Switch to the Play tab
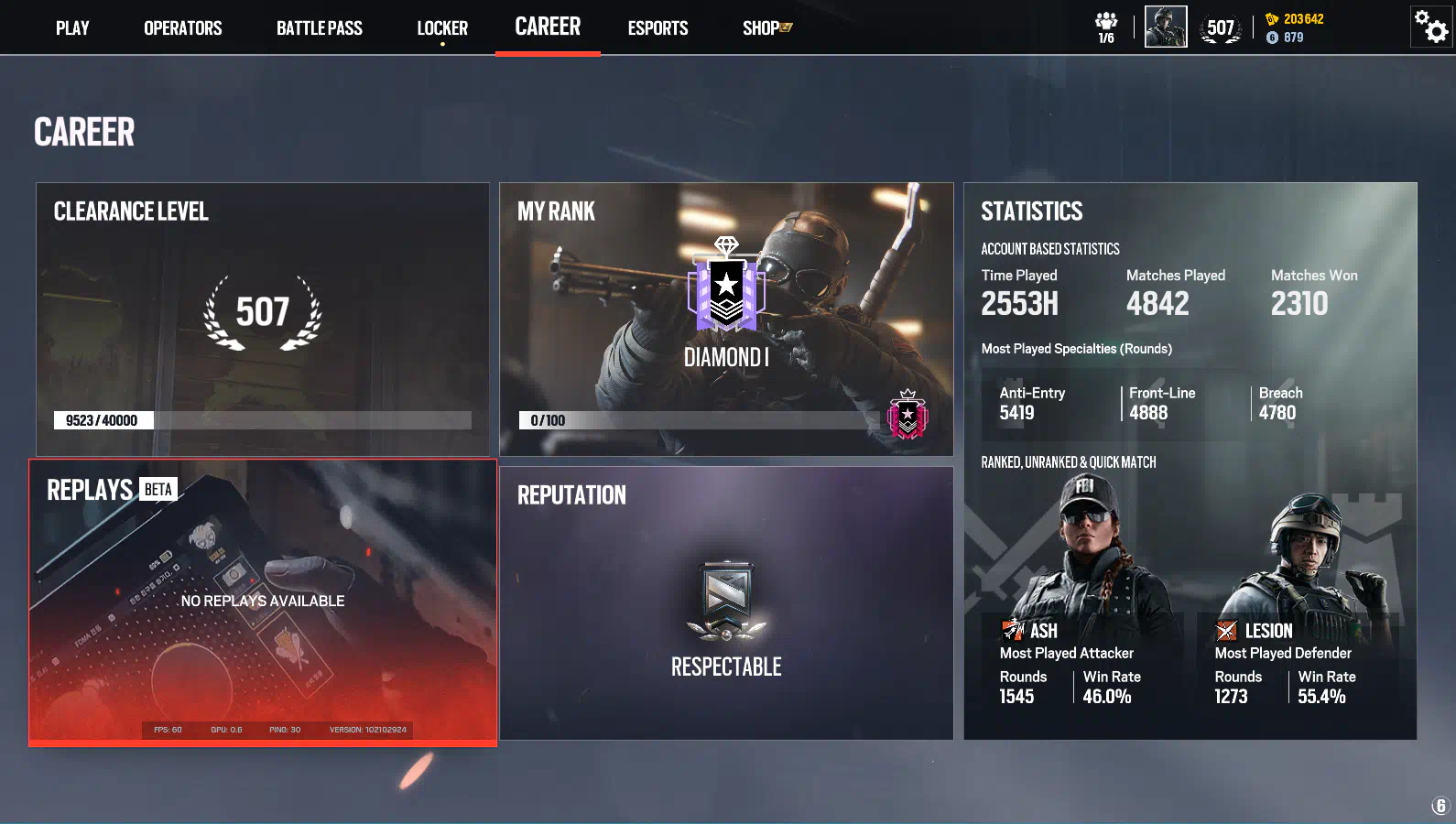Viewport: 1456px width, 824px height. (72, 28)
